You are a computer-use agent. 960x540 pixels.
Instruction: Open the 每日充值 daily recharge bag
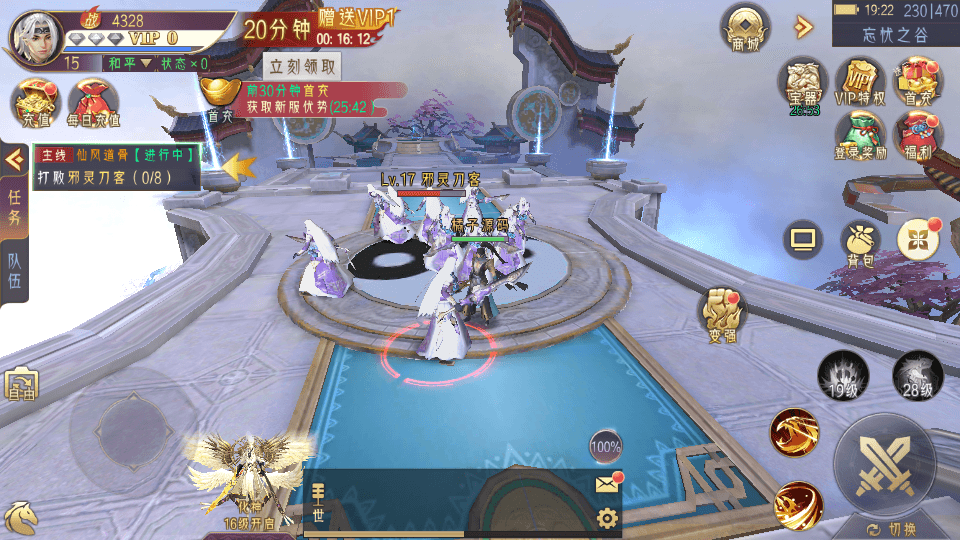[x=93, y=101]
